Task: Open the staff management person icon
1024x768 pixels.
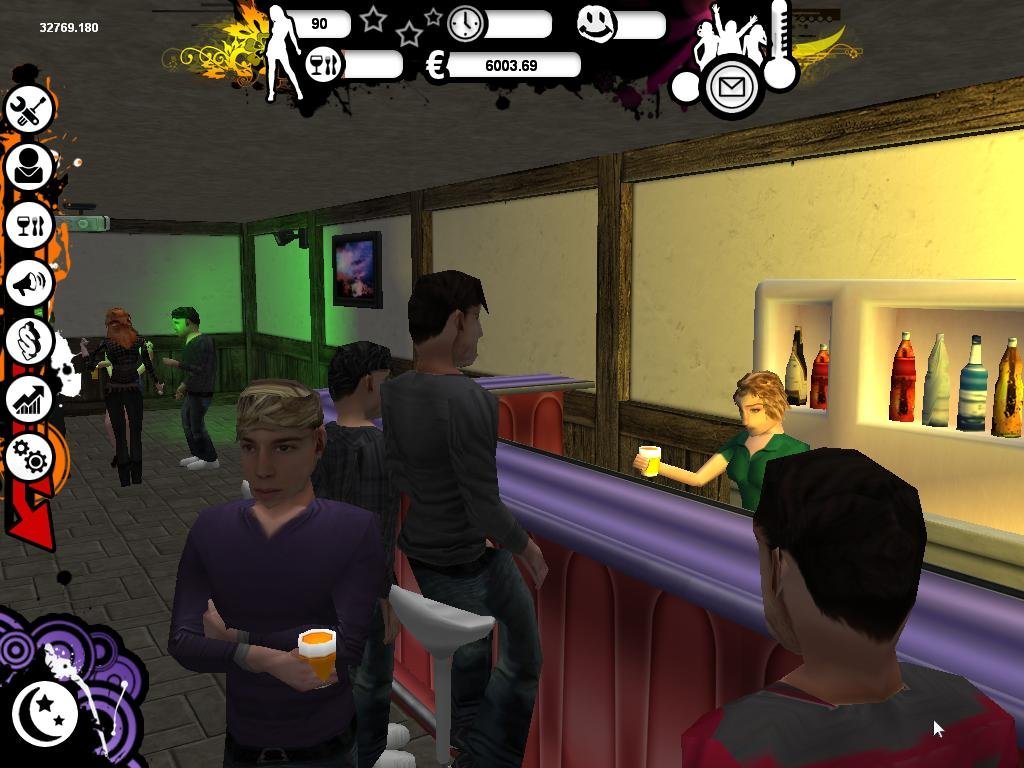Action: (x=29, y=166)
